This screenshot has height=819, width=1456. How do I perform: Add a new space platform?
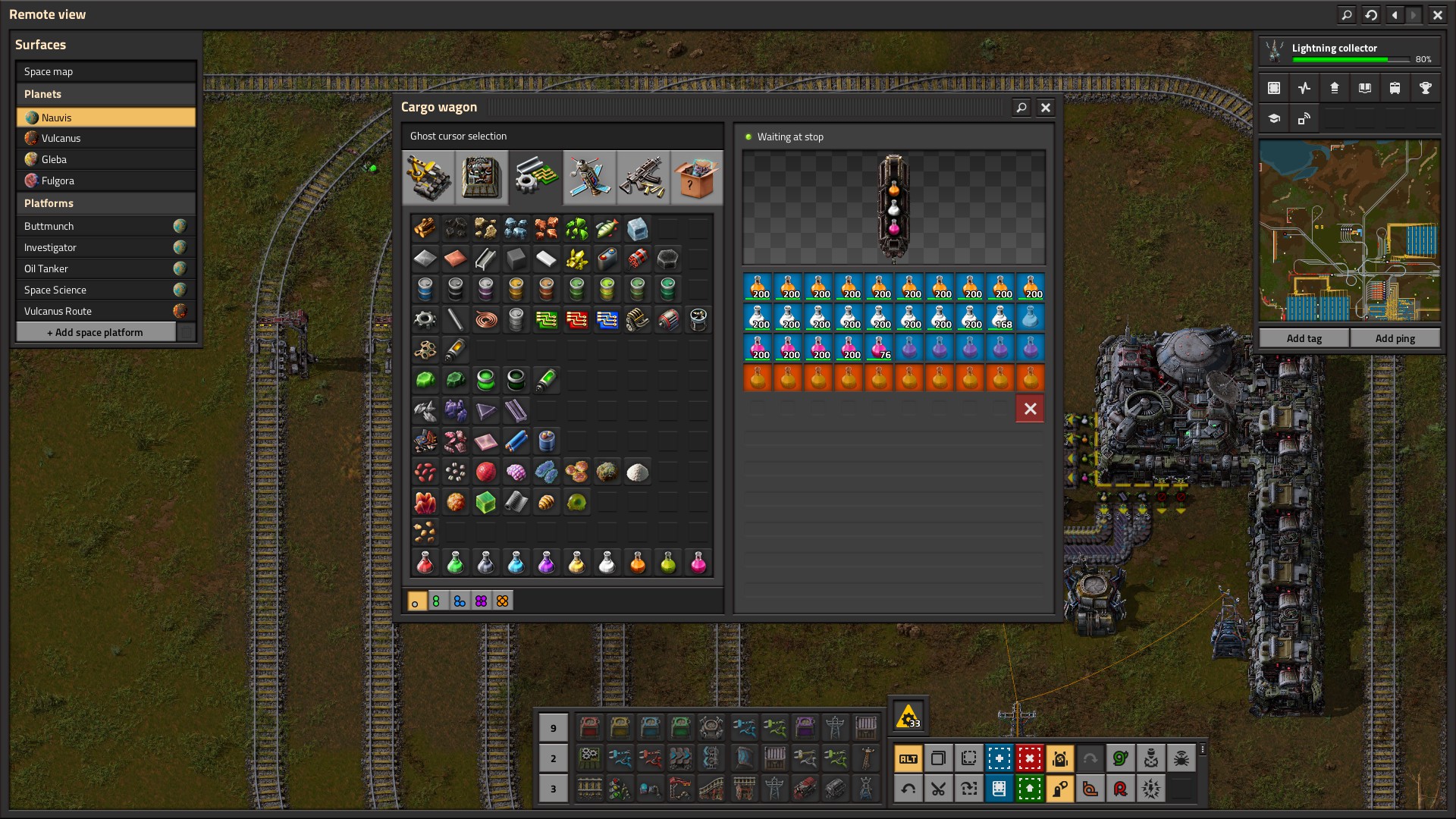96,332
